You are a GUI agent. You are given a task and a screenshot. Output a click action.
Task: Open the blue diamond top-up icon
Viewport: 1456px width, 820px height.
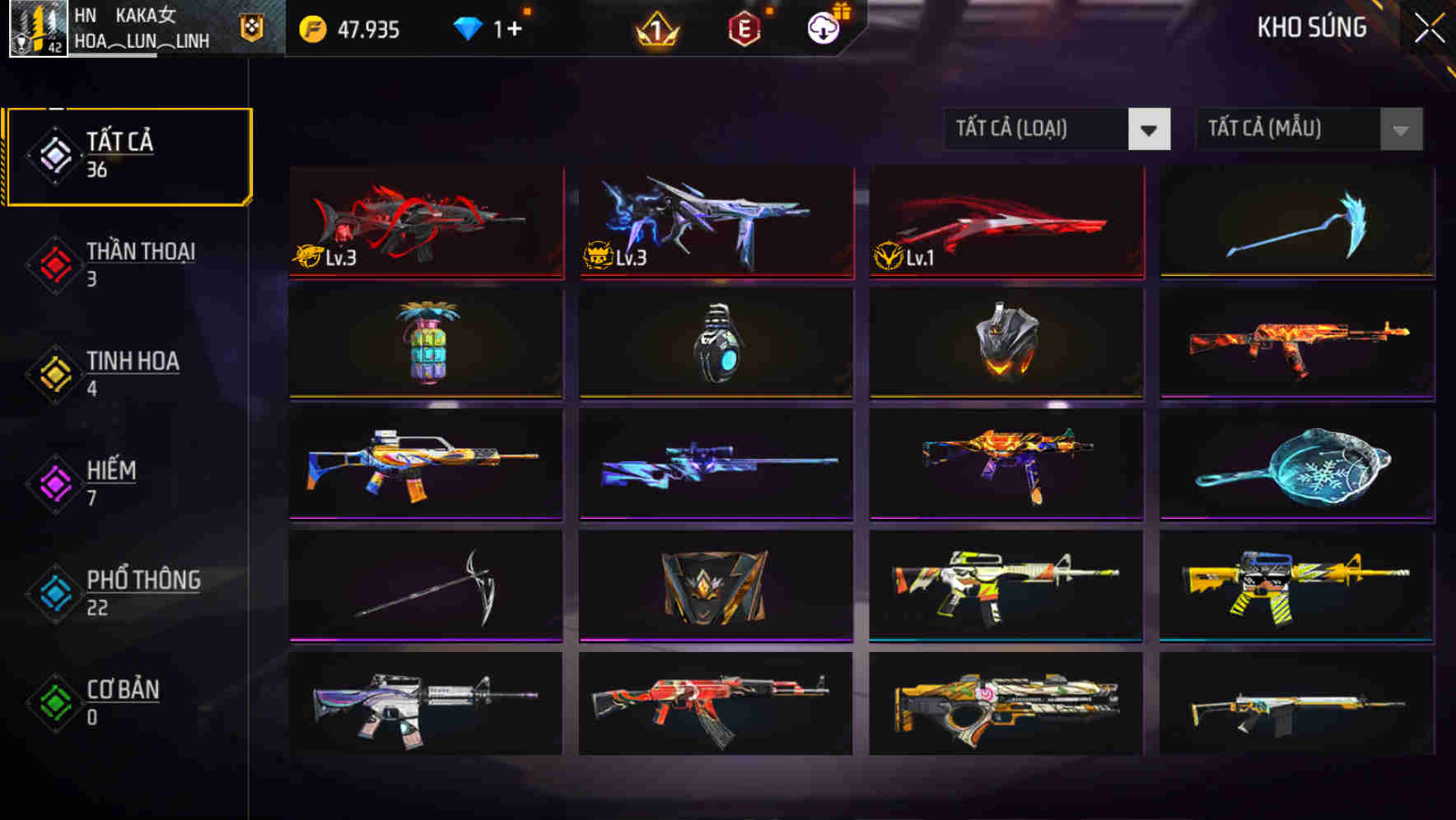pyautogui.click(x=467, y=30)
